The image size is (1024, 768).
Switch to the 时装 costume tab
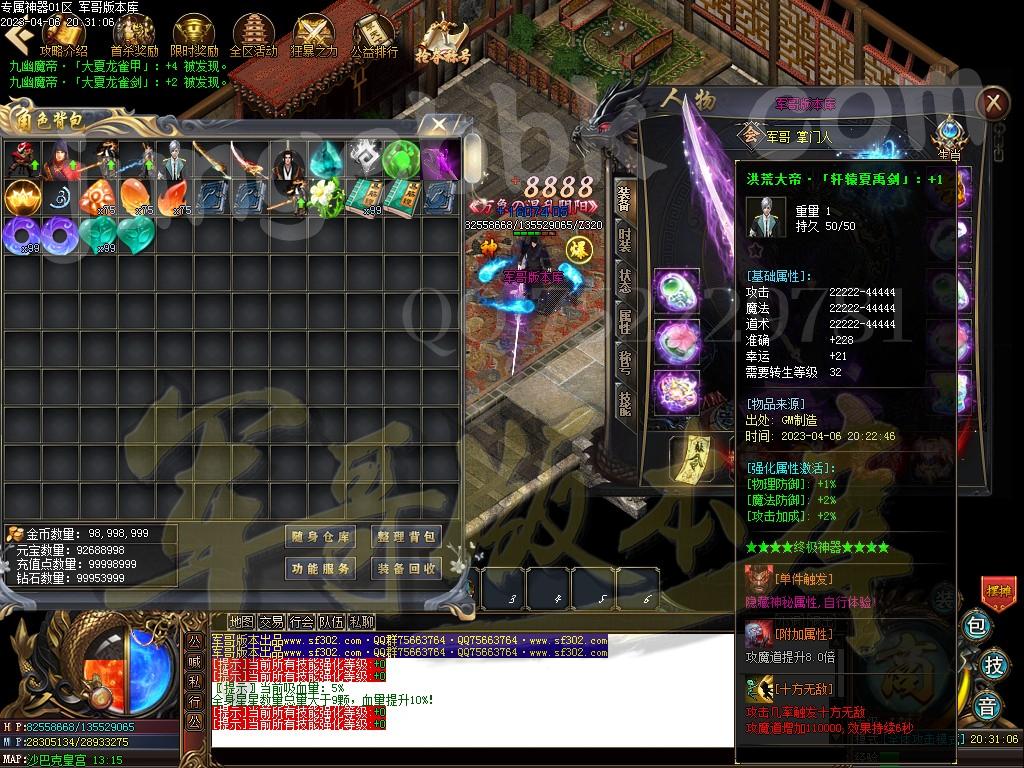[625, 240]
